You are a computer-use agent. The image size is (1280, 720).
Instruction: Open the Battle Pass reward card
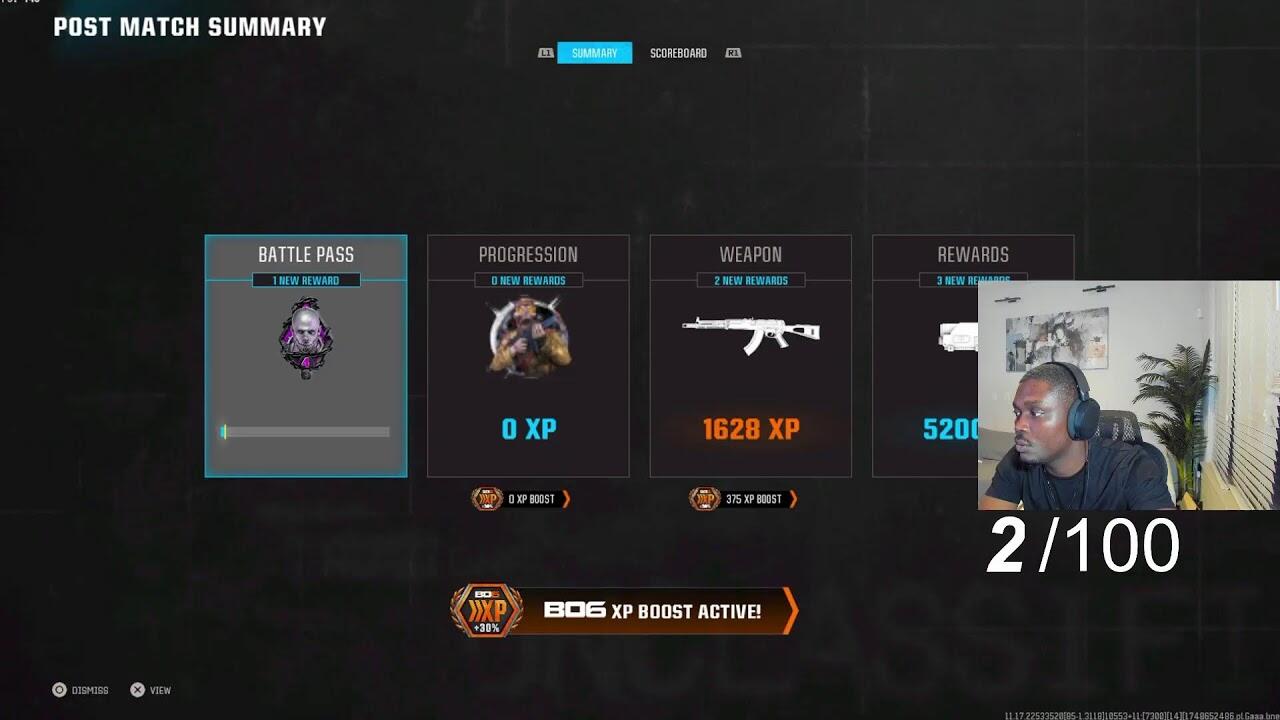tap(306, 356)
